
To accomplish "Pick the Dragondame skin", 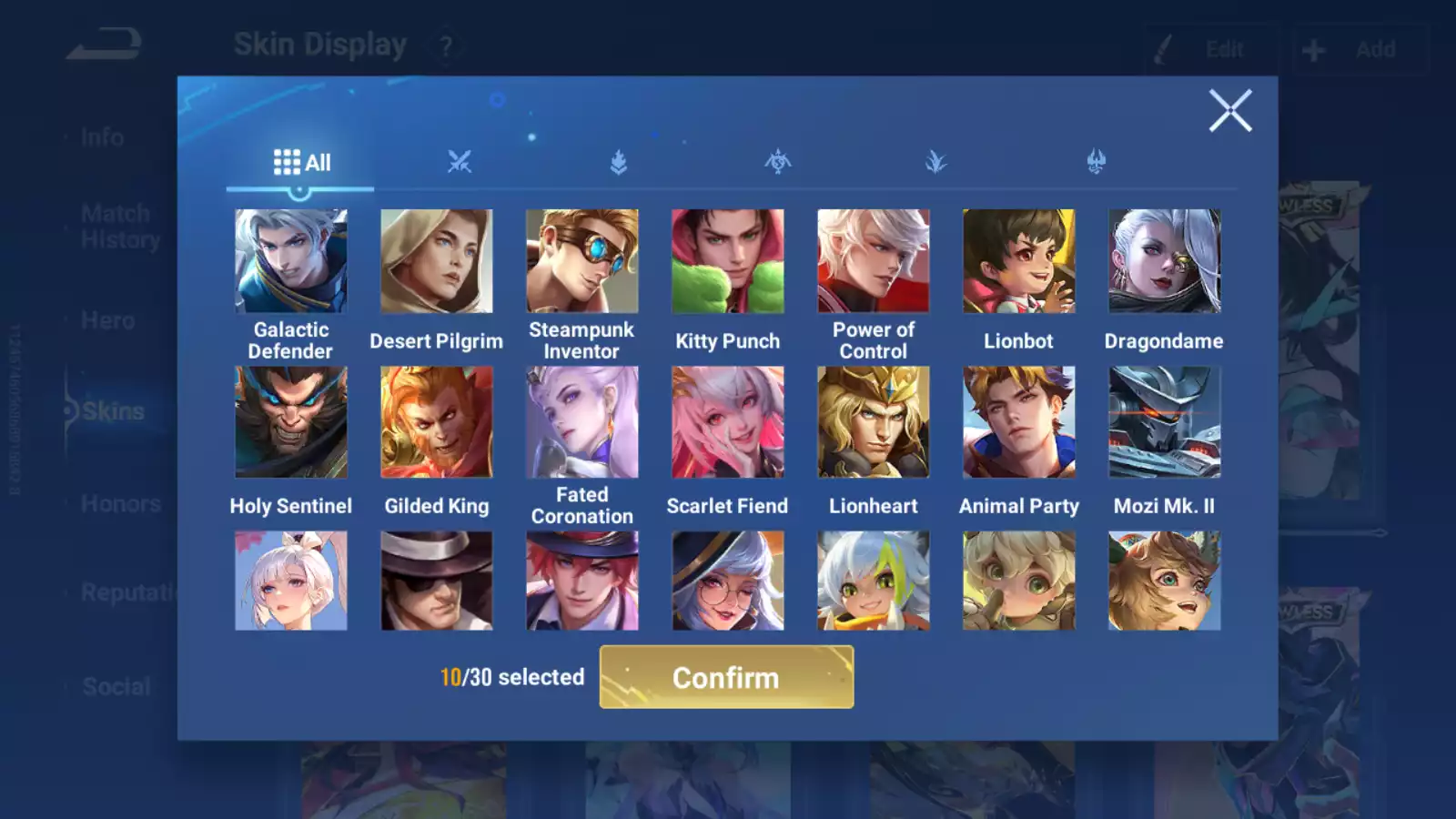I will pos(1165,261).
